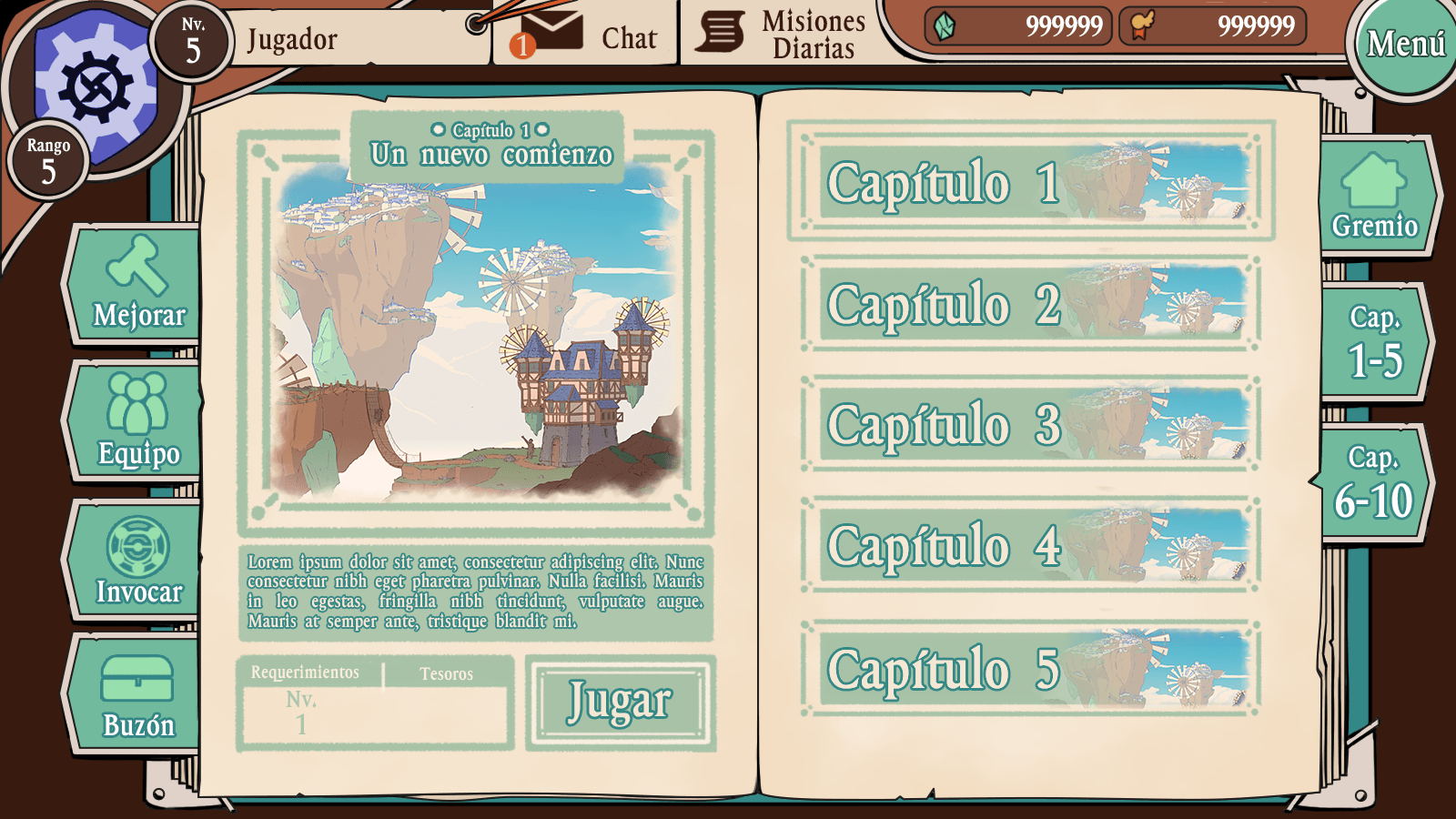Click the Jugador player name field

(x=346, y=38)
